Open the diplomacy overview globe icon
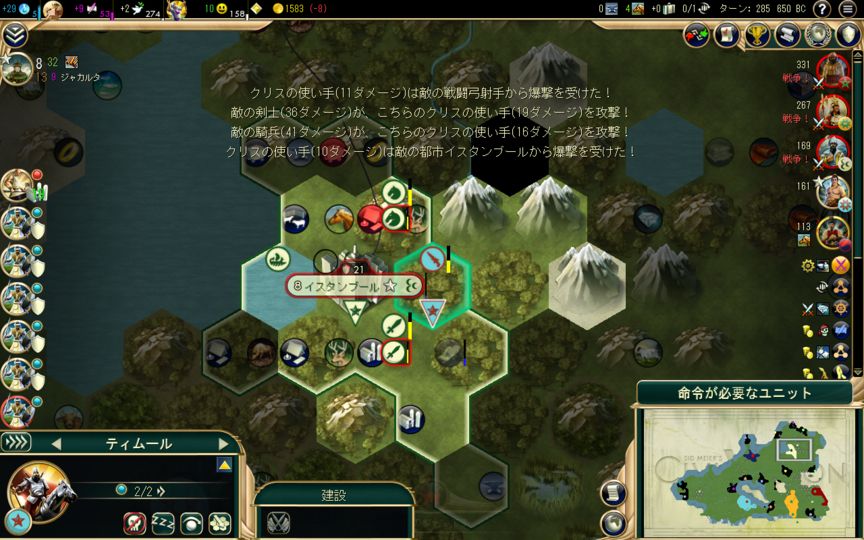Viewport: 864px width, 540px height. pos(818,35)
